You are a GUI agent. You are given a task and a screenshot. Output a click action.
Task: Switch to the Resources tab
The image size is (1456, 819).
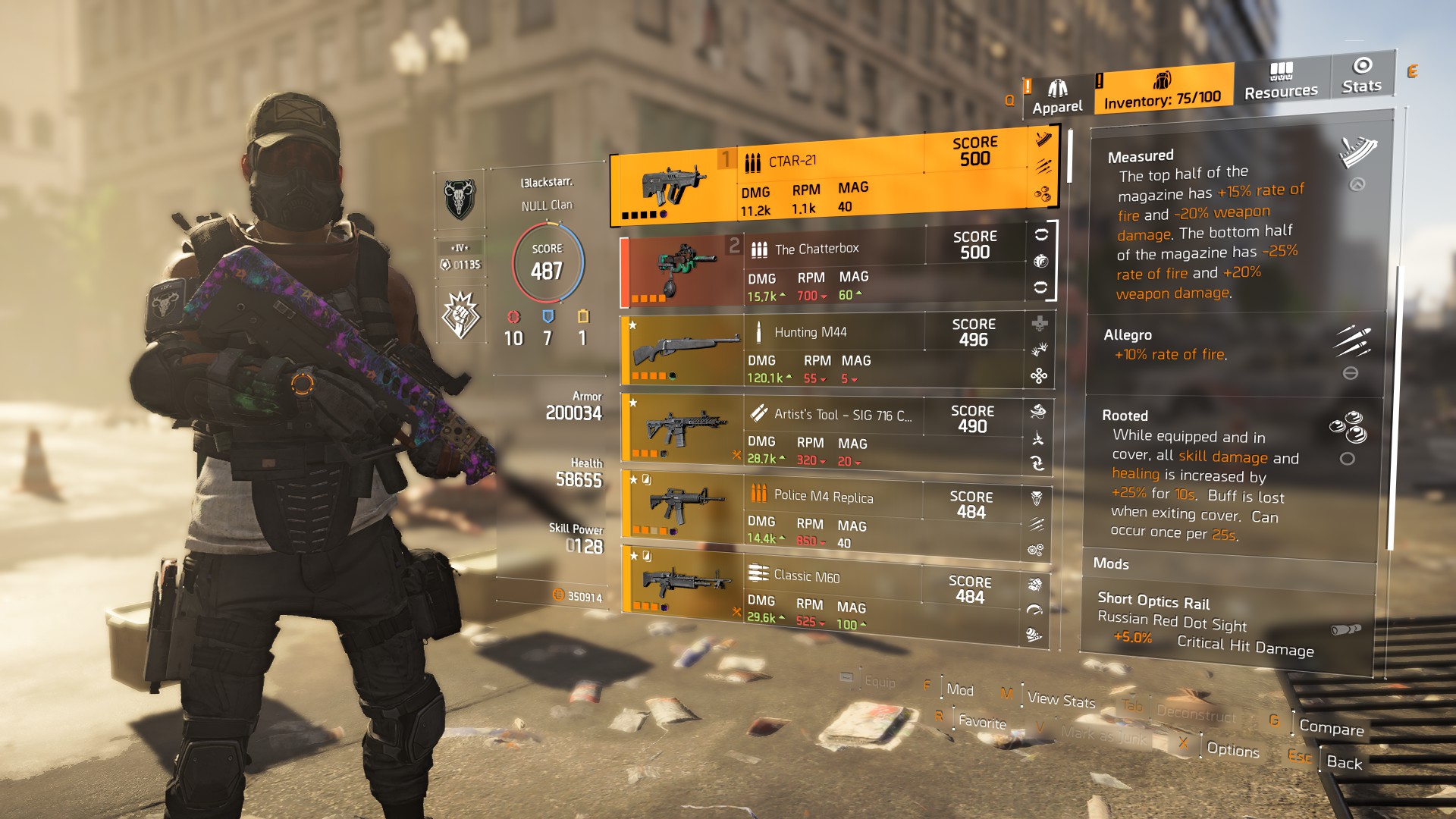[1281, 82]
